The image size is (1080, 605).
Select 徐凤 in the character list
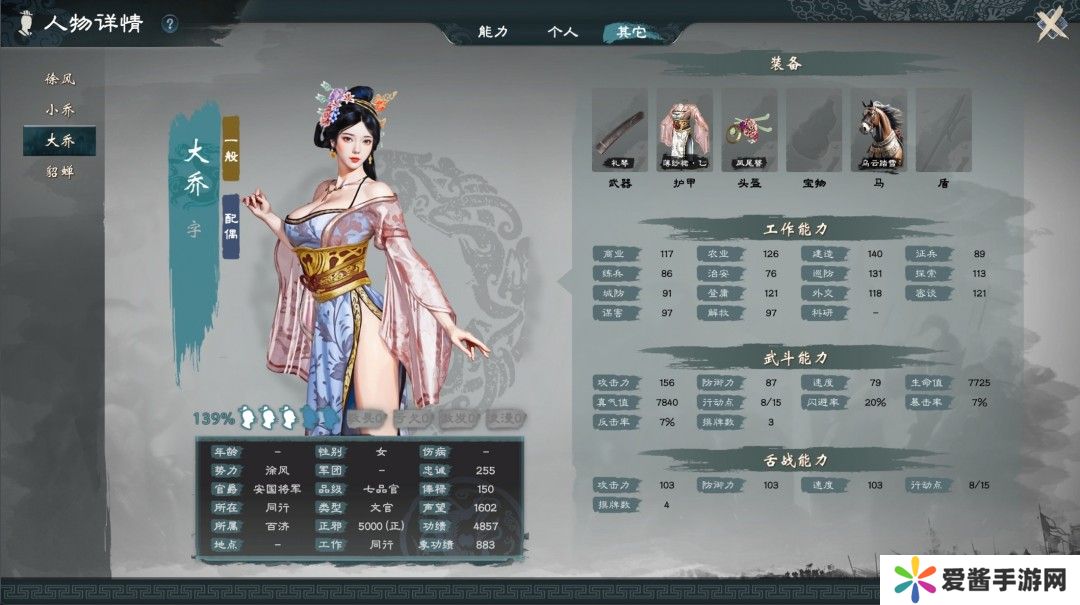(x=60, y=78)
